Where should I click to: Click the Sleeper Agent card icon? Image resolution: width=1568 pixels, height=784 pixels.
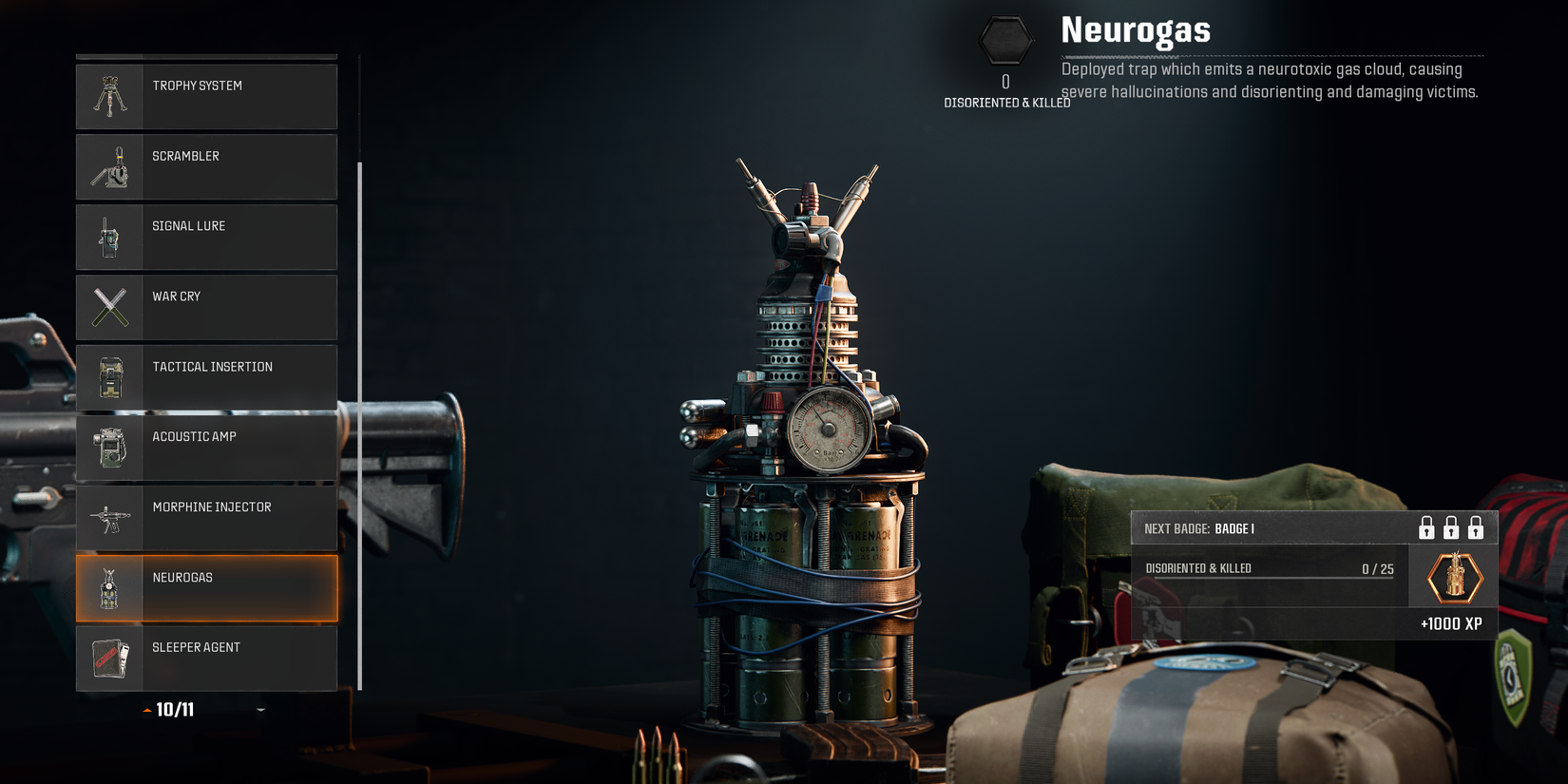click(x=111, y=658)
